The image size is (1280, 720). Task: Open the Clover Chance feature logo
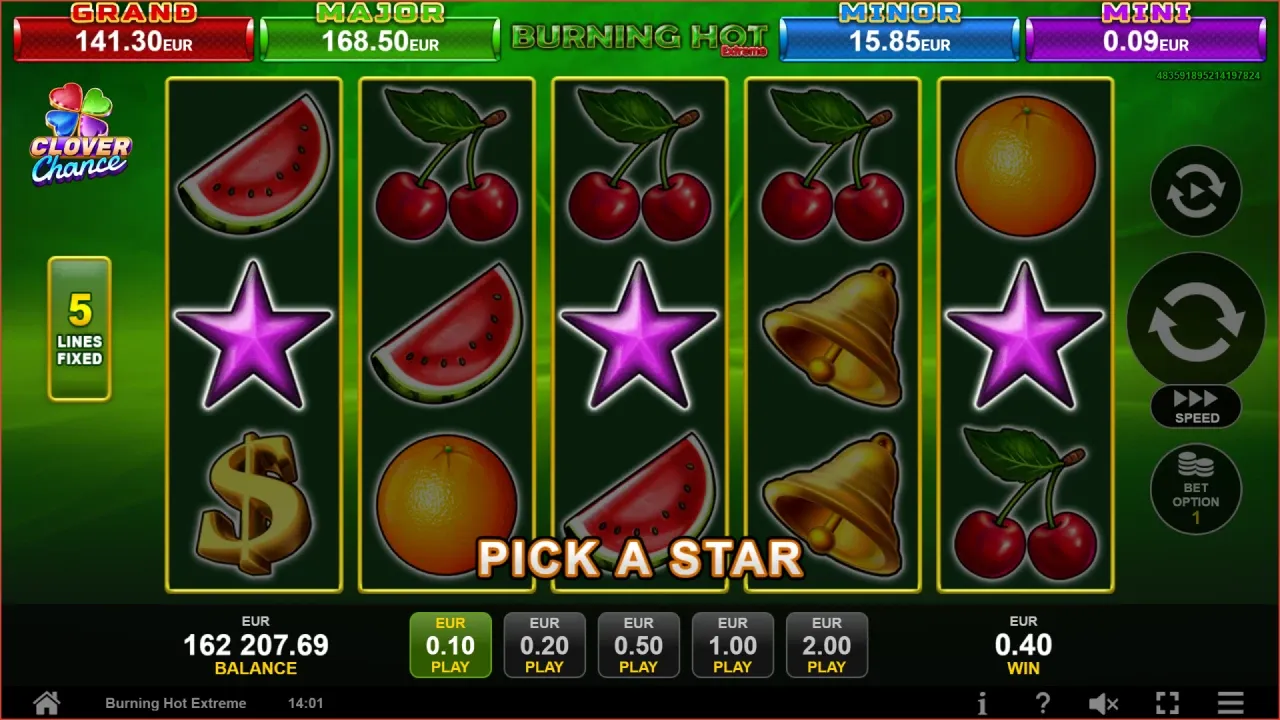[x=80, y=135]
